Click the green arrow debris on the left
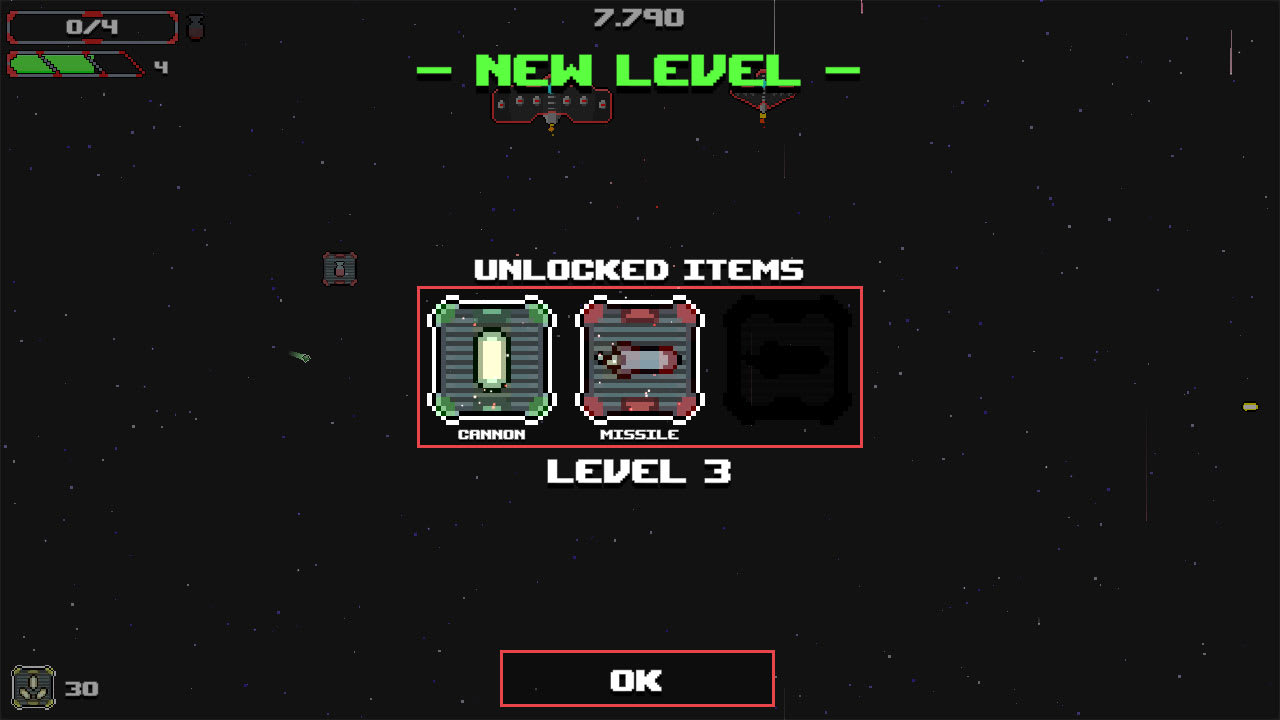Image resolution: width=1280 pixels, height=720 pixels. pyautogui.click(x=299, y=357)
